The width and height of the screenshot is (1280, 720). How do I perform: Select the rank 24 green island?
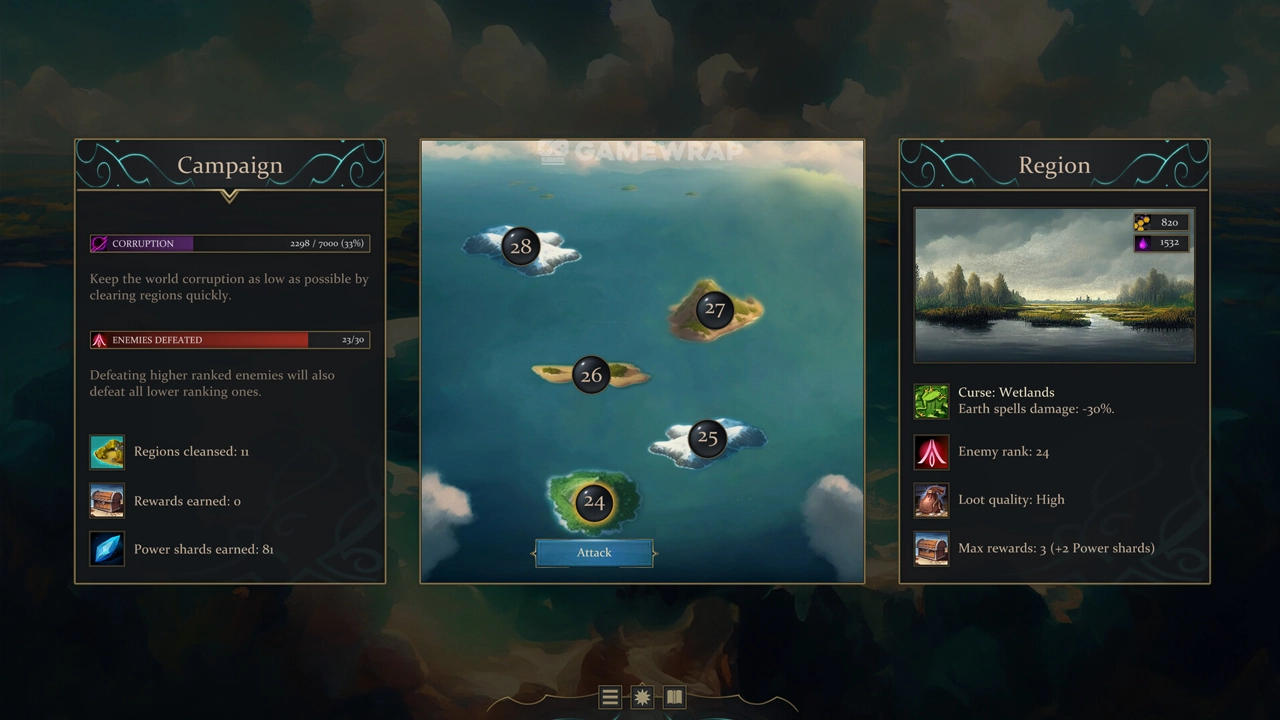pyautogui.click(x=594, y=502)
